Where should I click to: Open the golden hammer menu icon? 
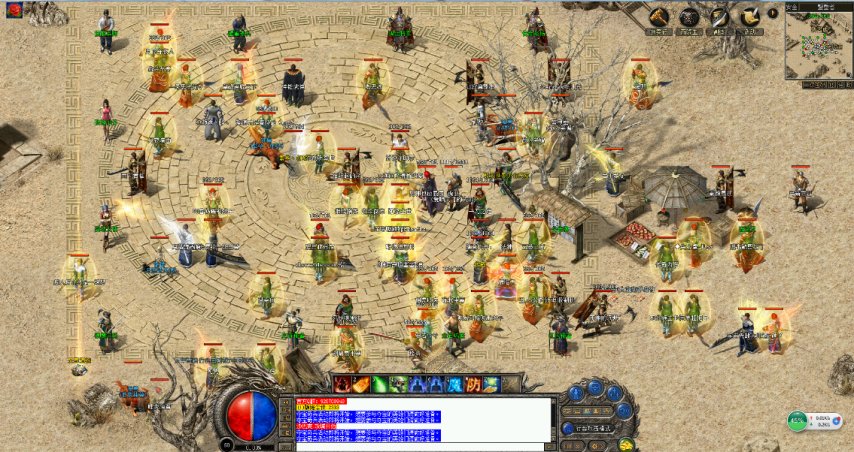pyautogui.click(x=659, y=17)
